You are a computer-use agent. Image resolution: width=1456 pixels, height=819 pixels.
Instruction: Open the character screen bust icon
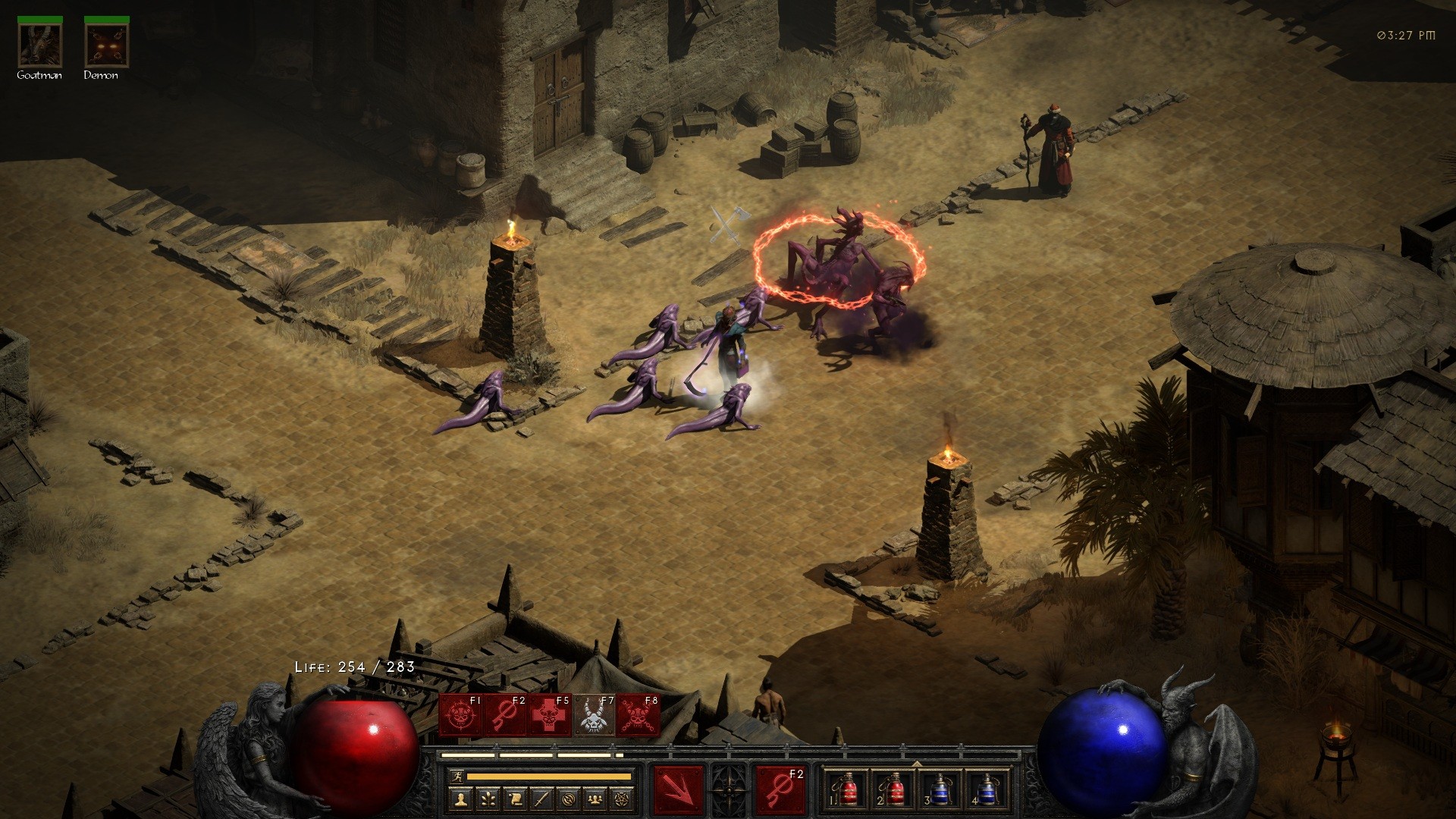[x=460, y=799]
